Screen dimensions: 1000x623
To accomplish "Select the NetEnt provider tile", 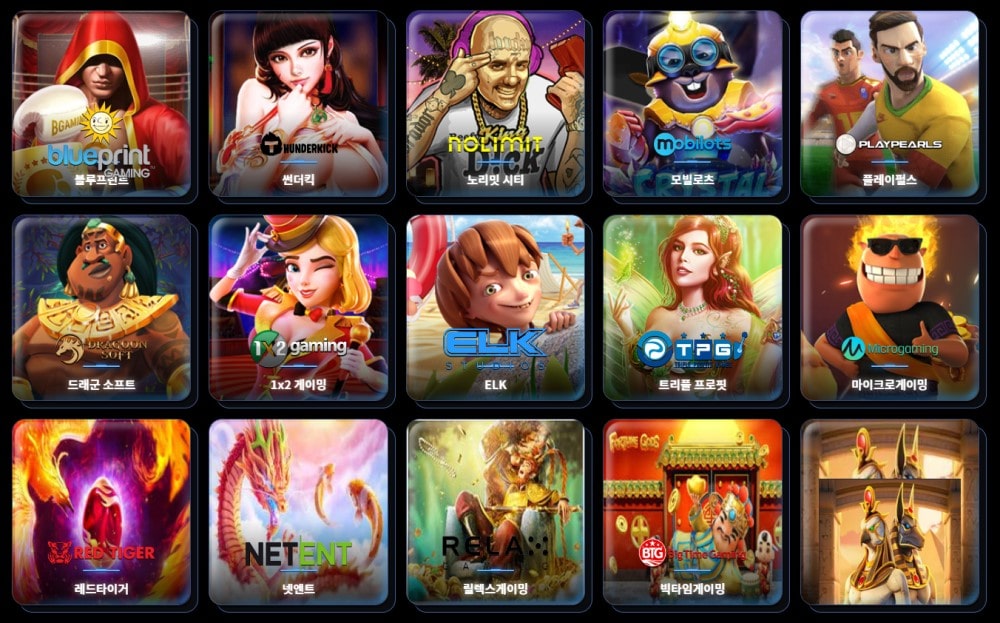I will click(298, 512).
